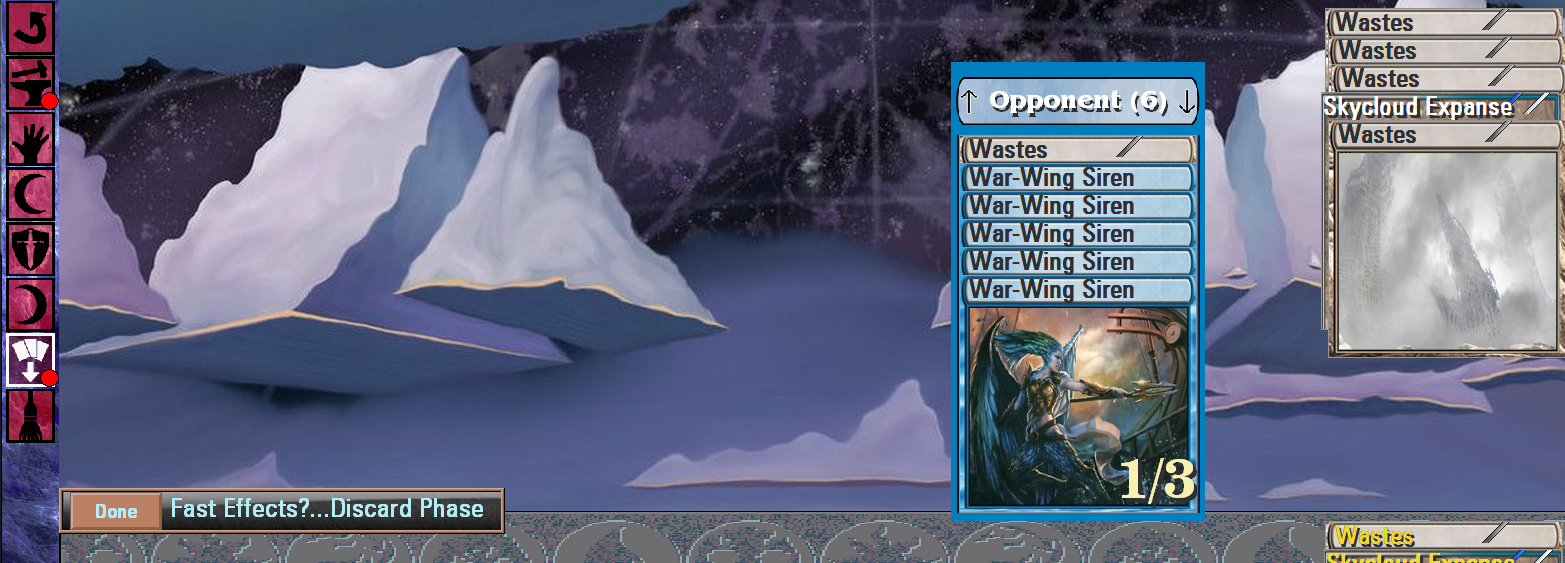Select the shield and sword combat icon
This screenshot has height=563, width=1565.
[30, 249]
